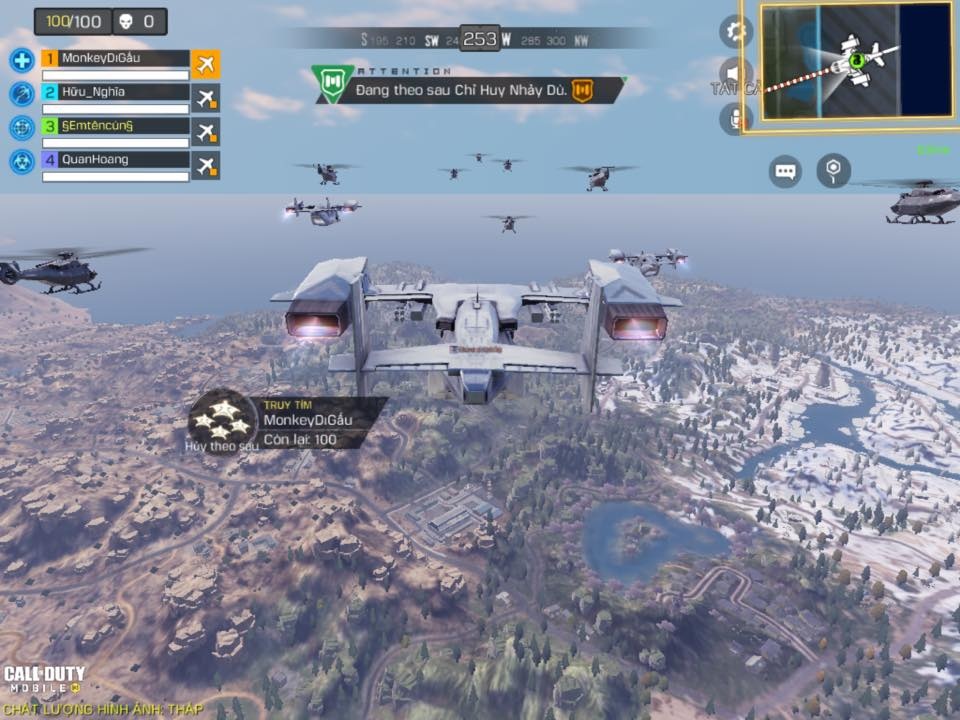Cancel following with Hủy theo sau button
Screen dimensions: 960x720
222,419
